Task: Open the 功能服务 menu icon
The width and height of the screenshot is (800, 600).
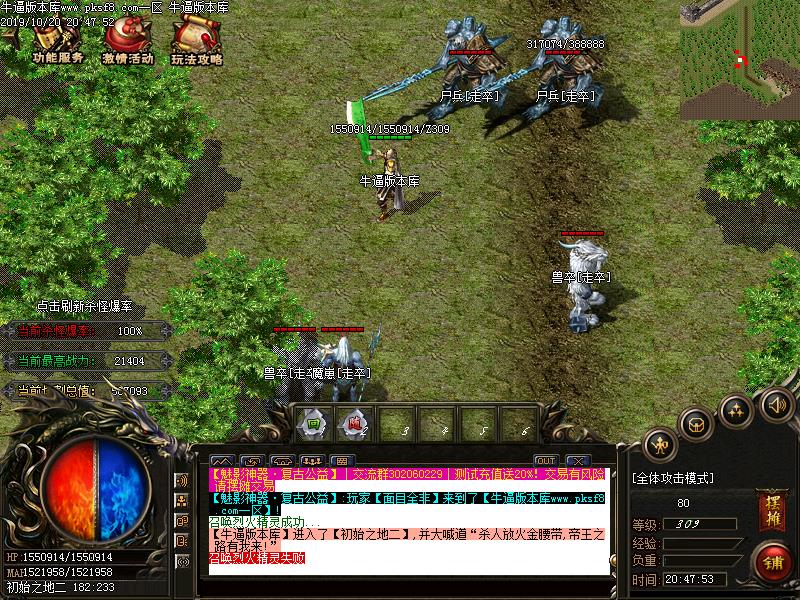Action: click(56, 41)
